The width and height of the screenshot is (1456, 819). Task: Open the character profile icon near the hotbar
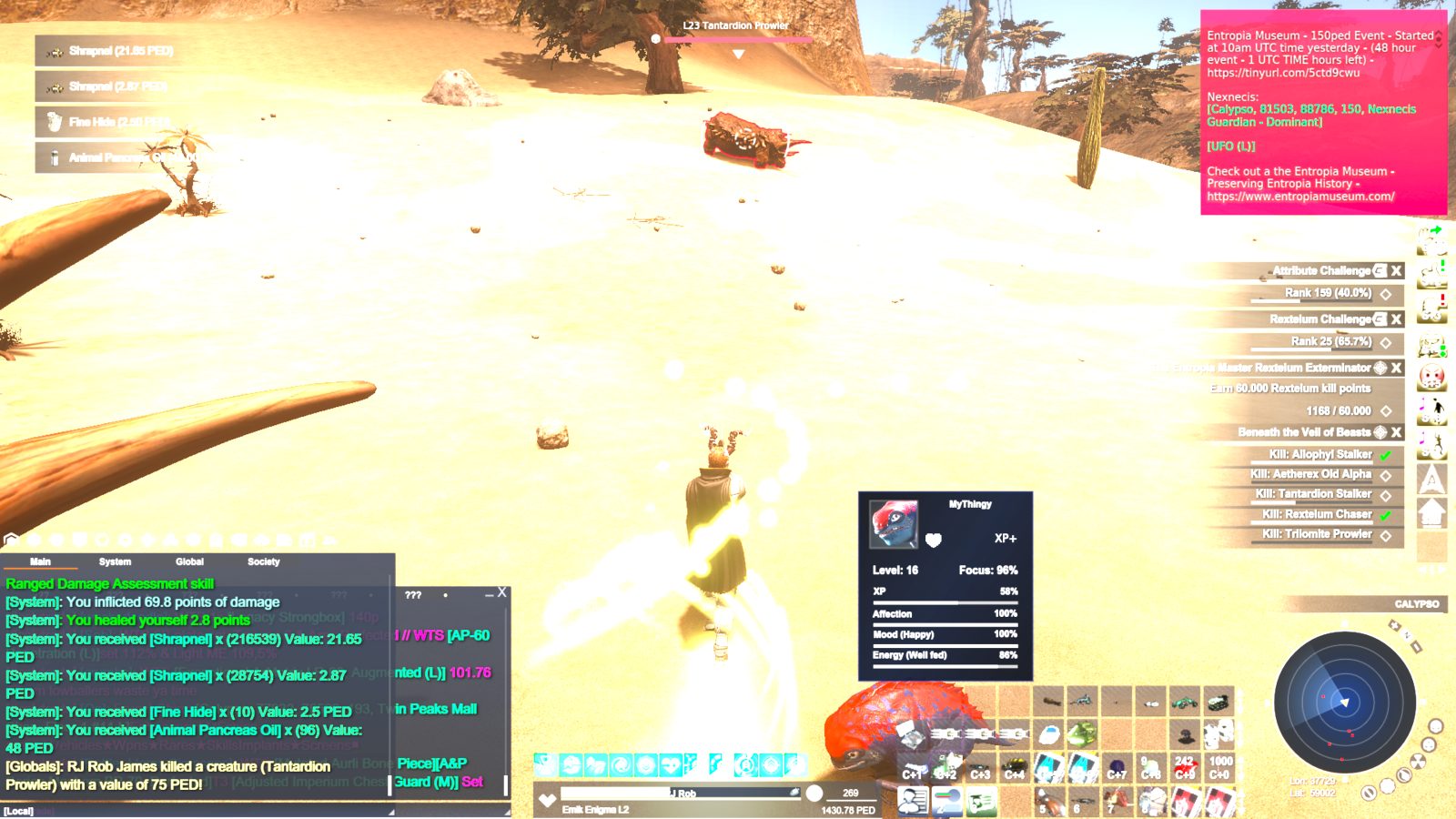click(x=913, y=801)
